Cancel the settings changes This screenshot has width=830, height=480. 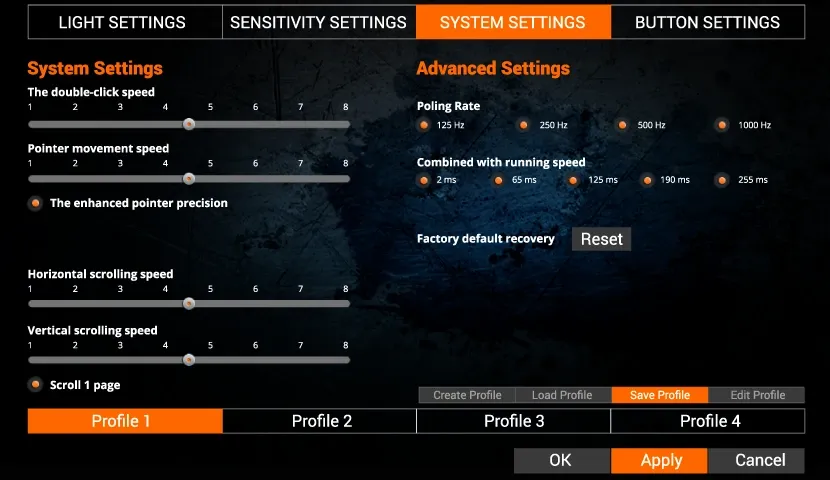(x=759, y=460)
